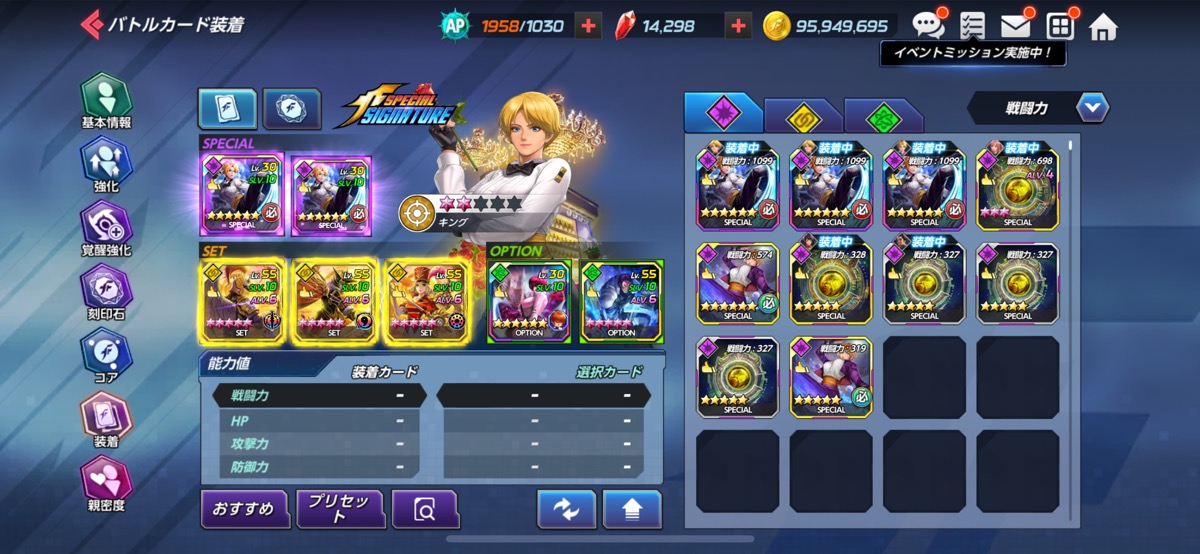The width and height of the screenshot is (1200, 554).
Task: Switch to green option card tab
Action: (882, 116)
